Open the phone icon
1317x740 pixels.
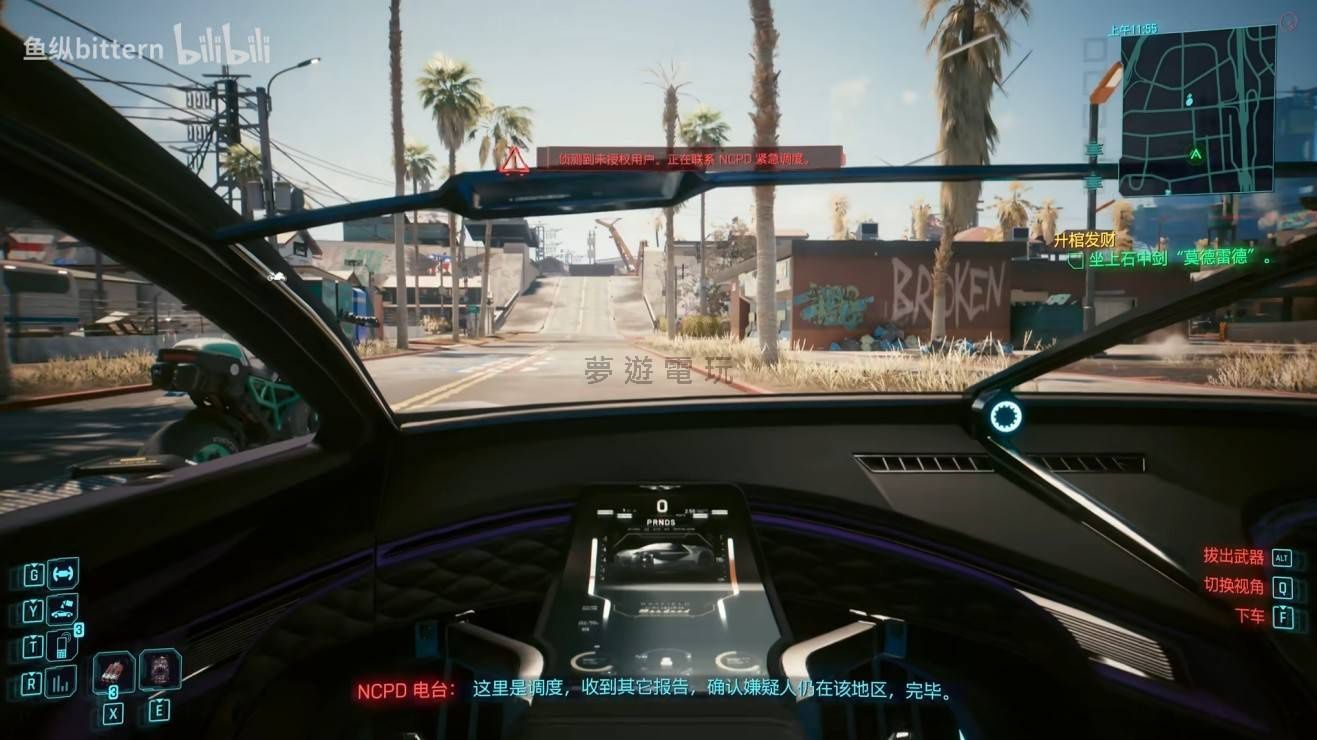pos(62,646)
